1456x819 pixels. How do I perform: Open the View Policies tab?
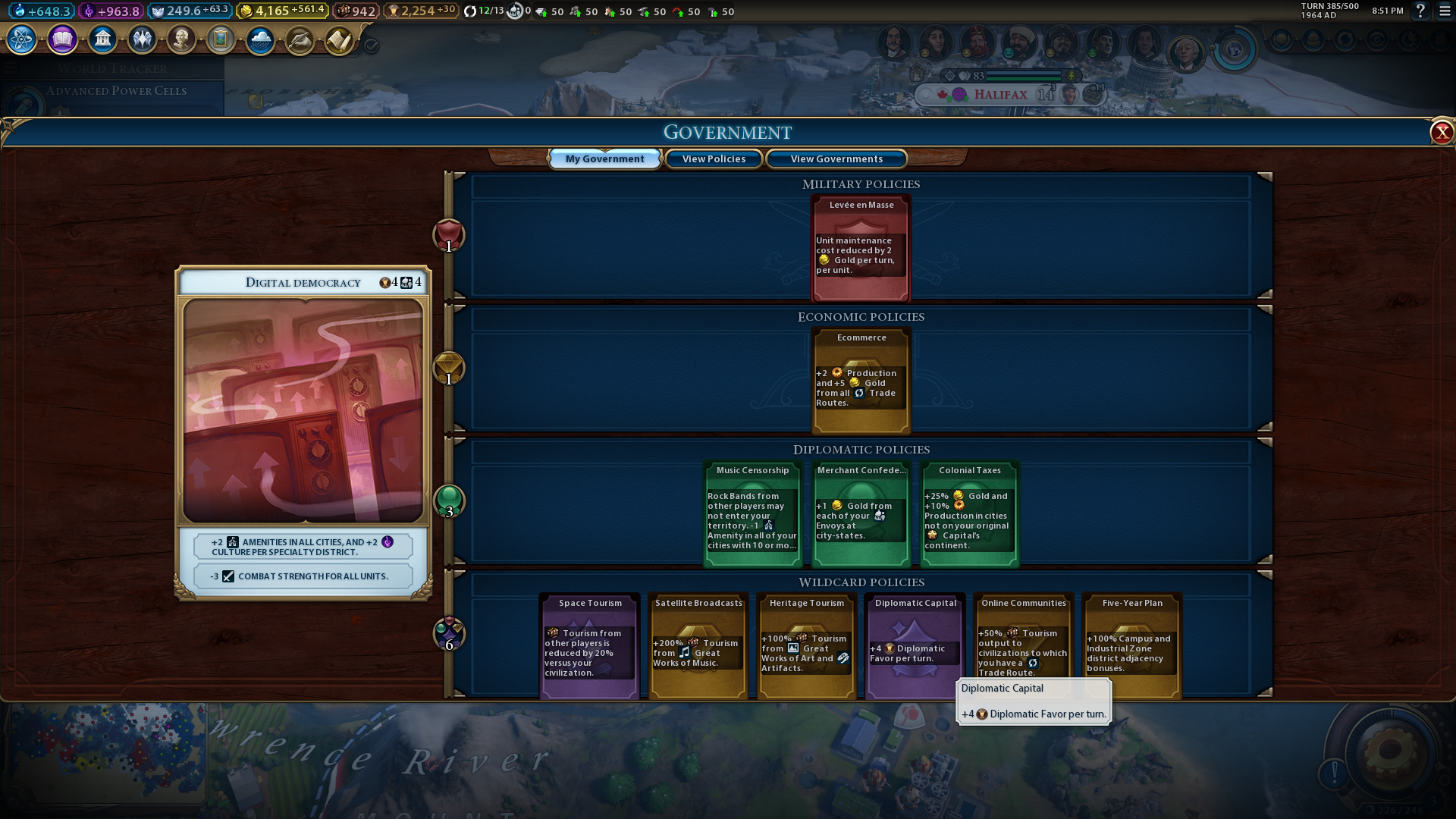(714, 159)
